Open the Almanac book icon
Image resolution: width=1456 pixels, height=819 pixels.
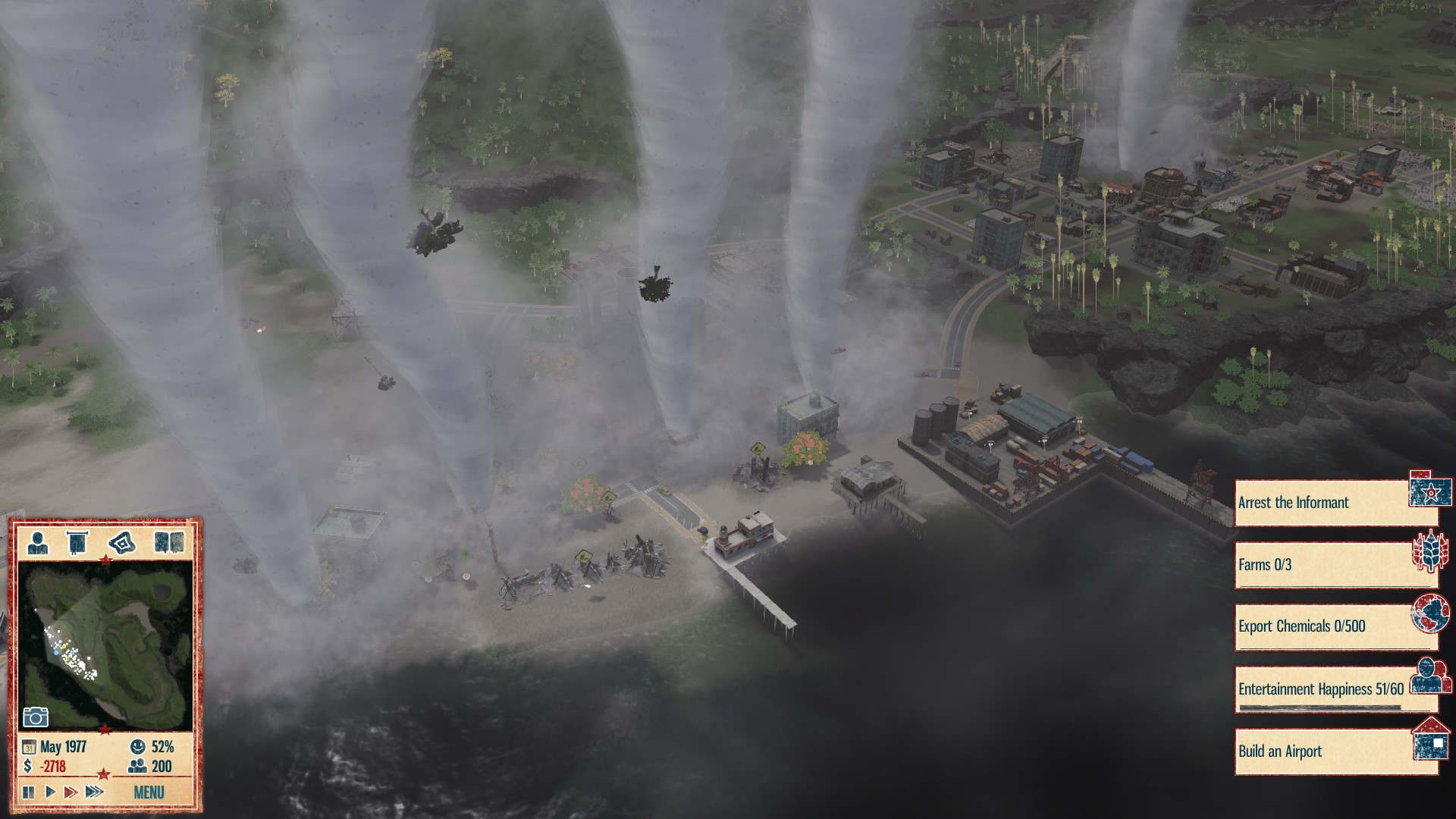pyautogui.click(x=169, y=541)
